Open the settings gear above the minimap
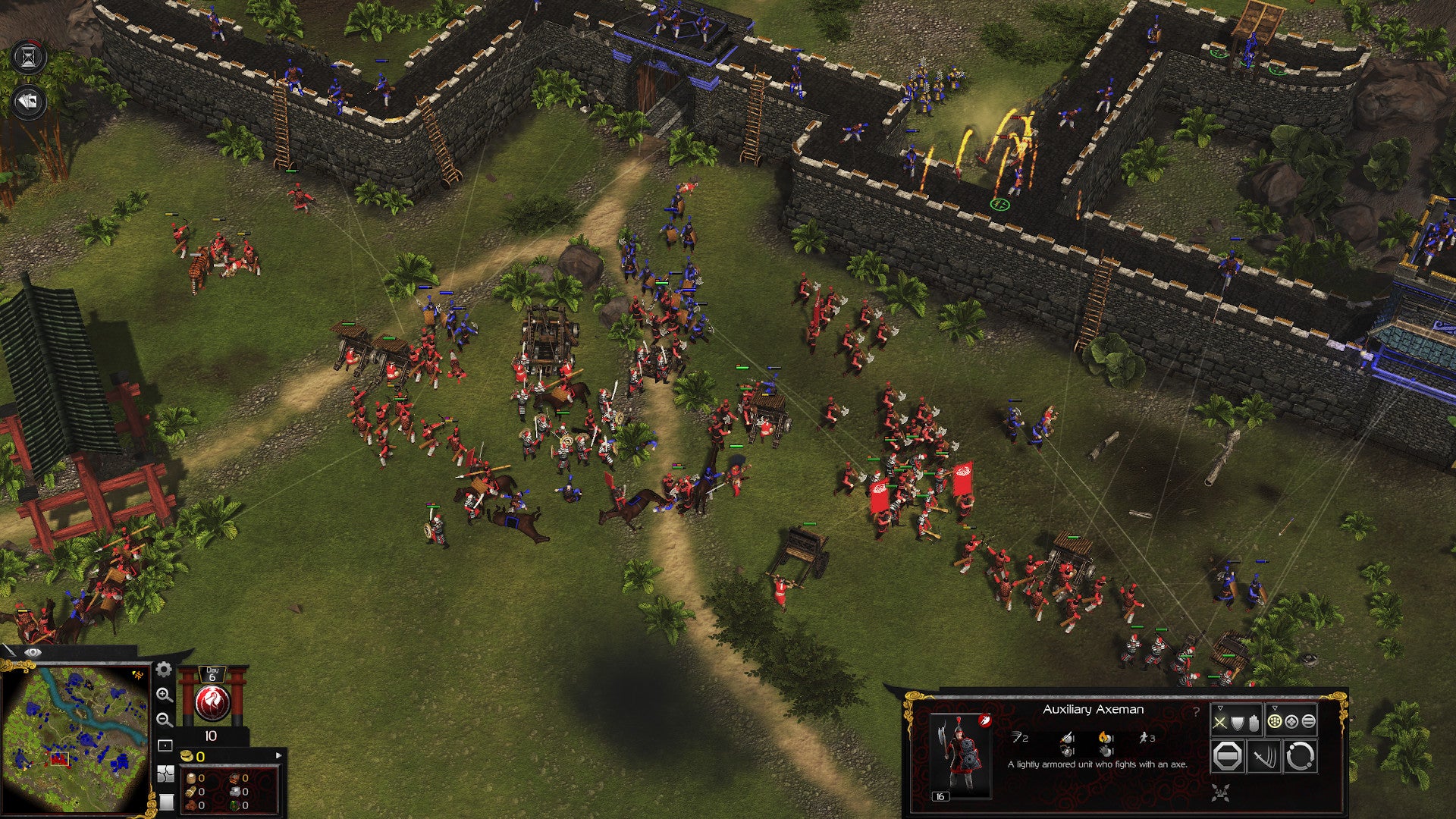This screenshot has height=819, width=1456. coord(164,670)
